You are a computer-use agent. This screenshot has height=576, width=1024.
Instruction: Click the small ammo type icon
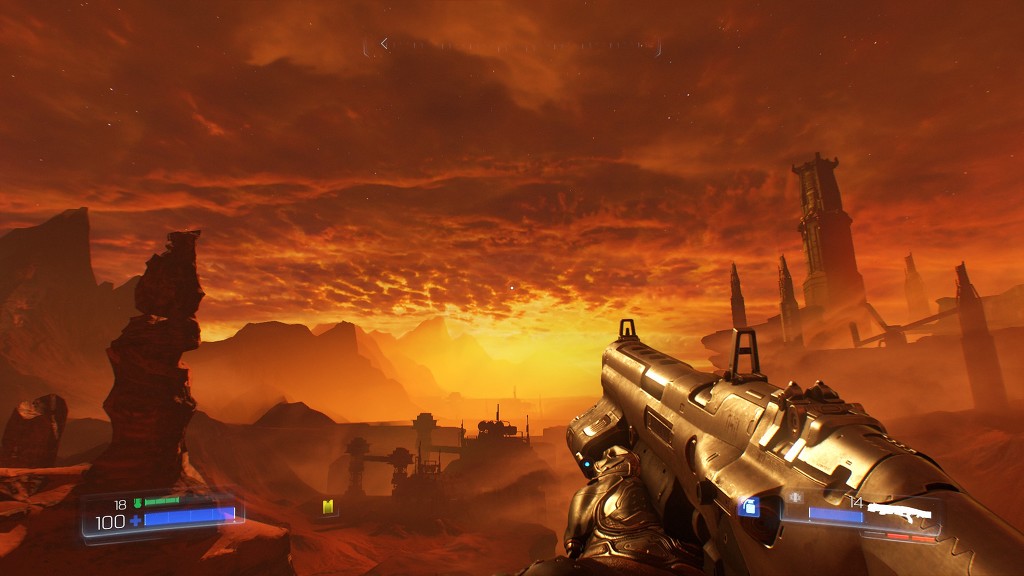click(796, 497)
